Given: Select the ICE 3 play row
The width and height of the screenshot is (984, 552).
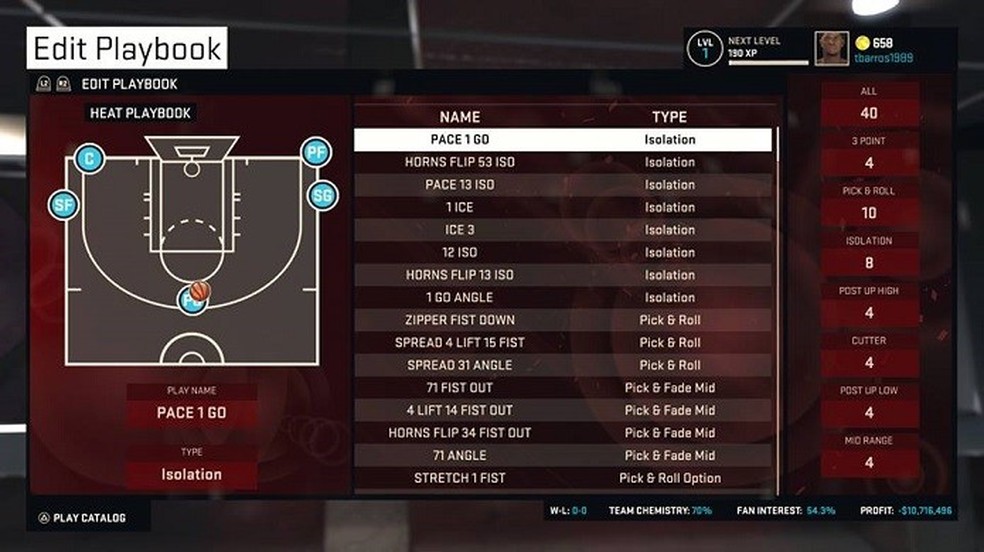Looking at the screenshot, I should tap(562, 230).
